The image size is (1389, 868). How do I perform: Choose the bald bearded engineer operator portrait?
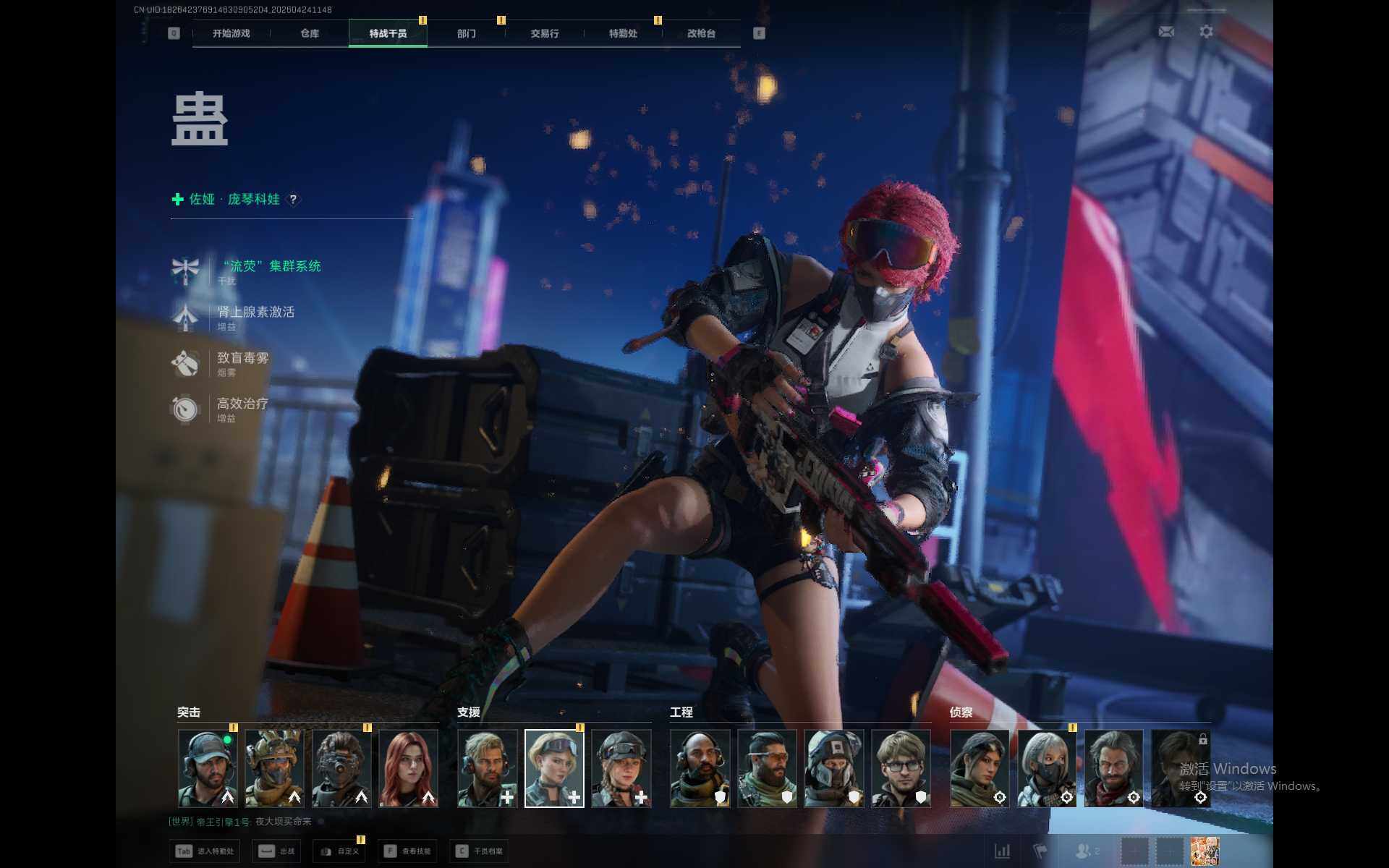point(700,768)
